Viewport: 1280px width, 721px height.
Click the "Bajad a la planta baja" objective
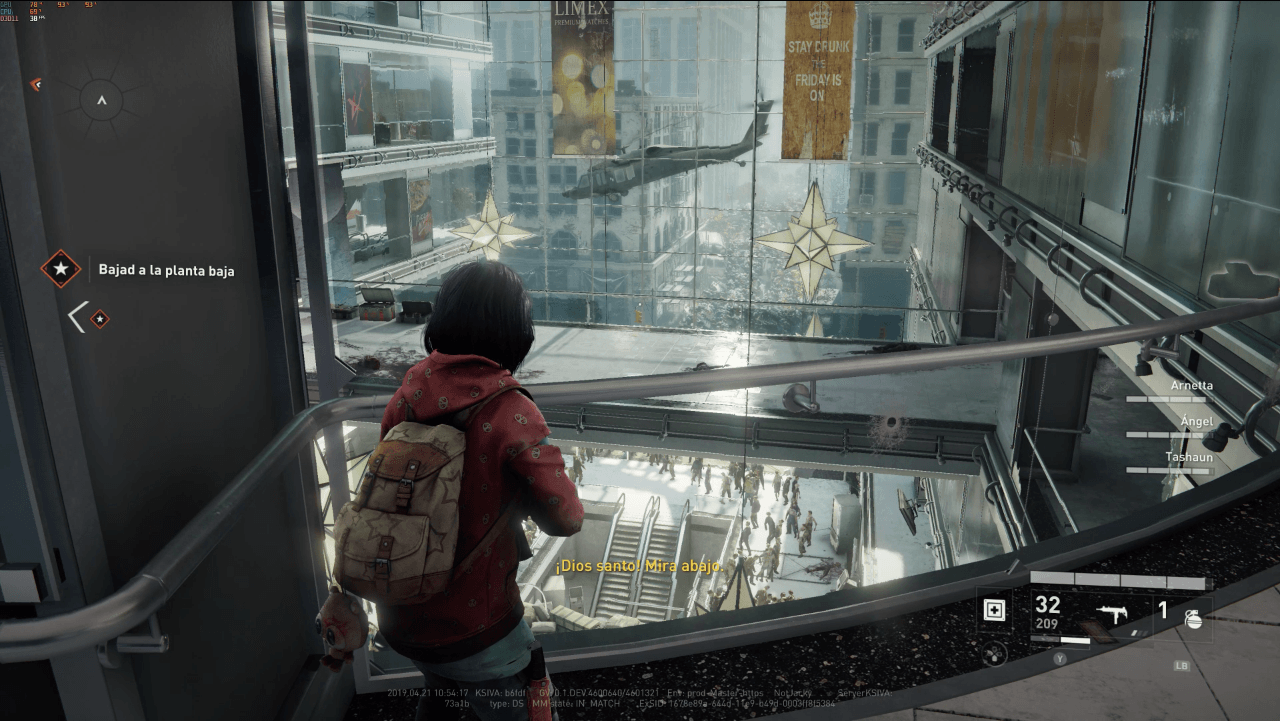(166, 270)
